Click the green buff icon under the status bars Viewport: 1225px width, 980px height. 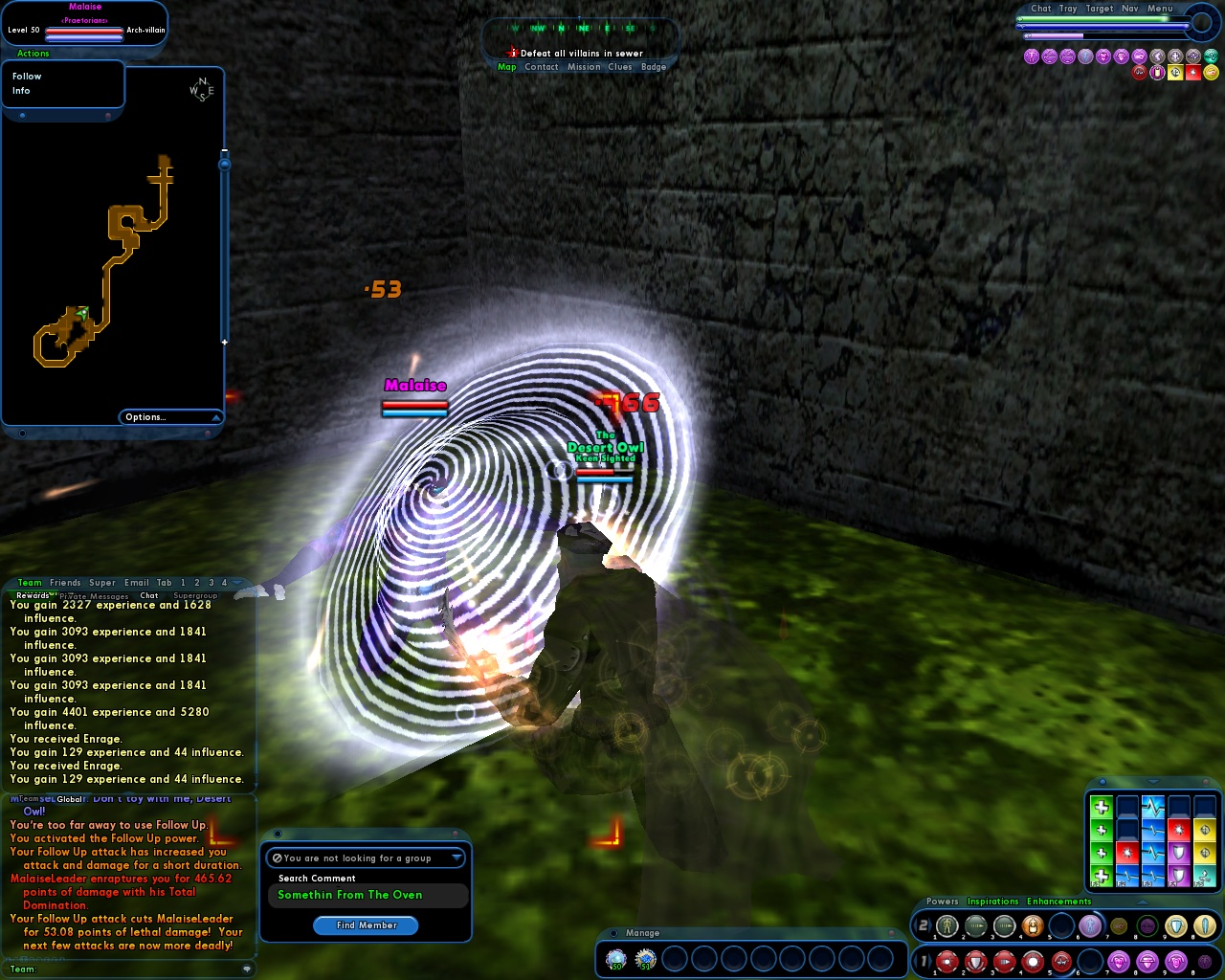tap(1211, 56)
